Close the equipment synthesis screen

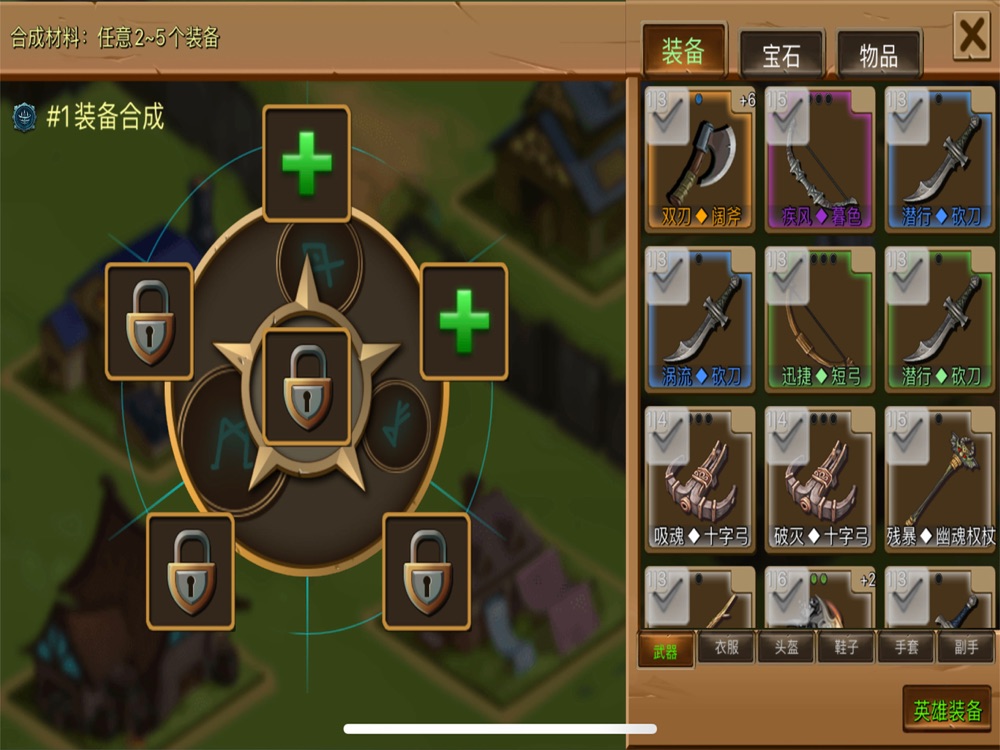pos(972,38)
